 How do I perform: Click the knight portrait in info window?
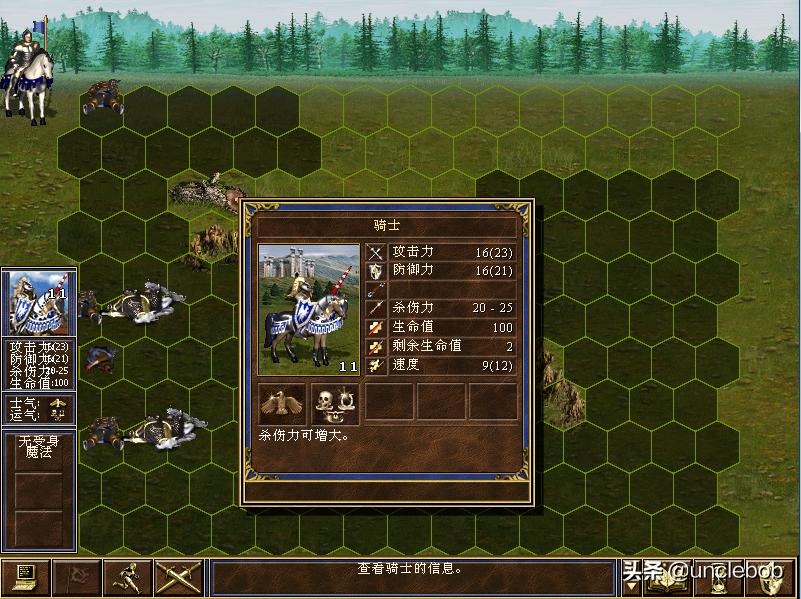coord(309,309)
